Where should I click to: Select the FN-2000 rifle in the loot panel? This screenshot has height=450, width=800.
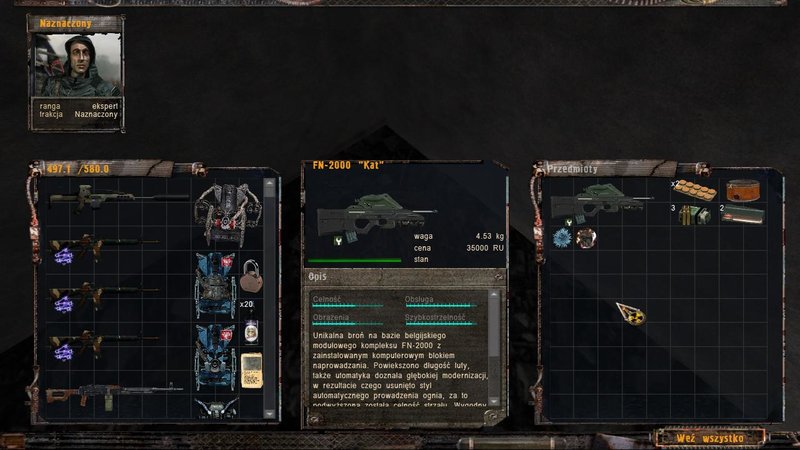point(608,208)
